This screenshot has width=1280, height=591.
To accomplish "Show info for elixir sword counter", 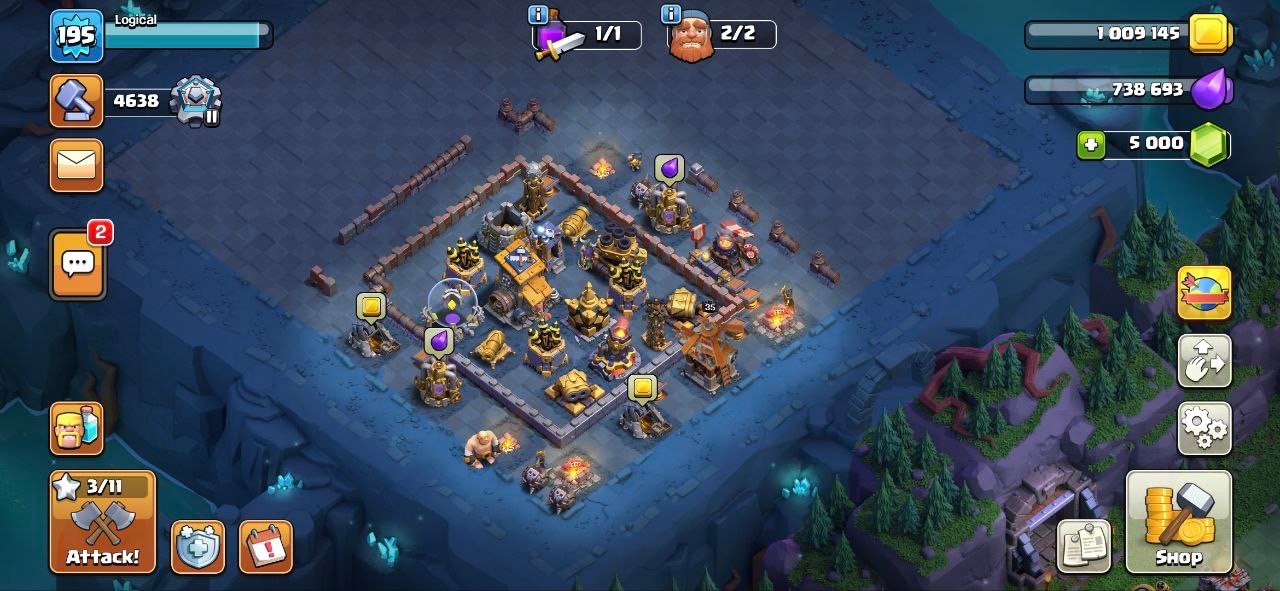I will point(538,15).
